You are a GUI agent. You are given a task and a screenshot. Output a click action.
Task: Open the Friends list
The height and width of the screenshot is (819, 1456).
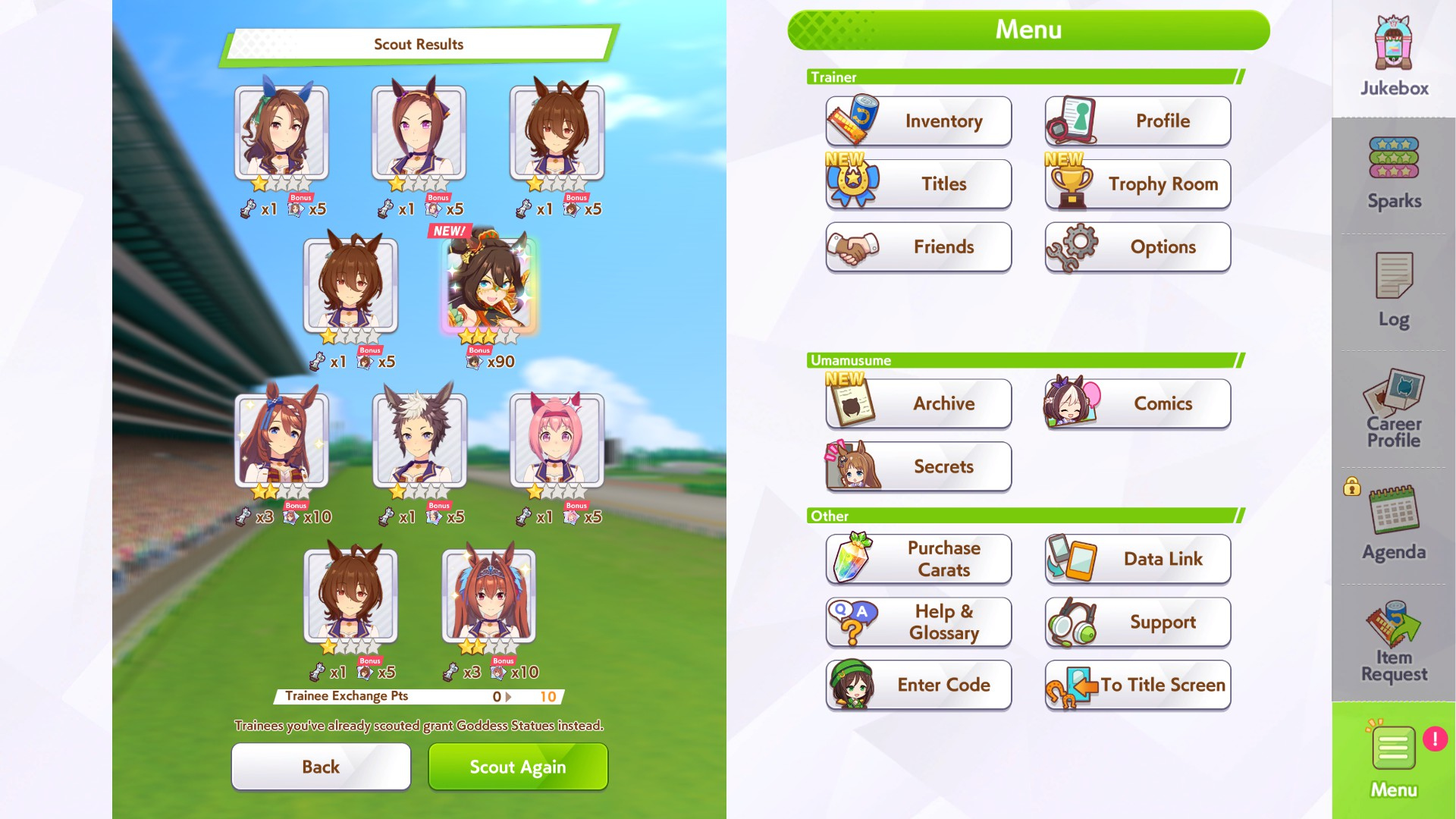[918, 247]
